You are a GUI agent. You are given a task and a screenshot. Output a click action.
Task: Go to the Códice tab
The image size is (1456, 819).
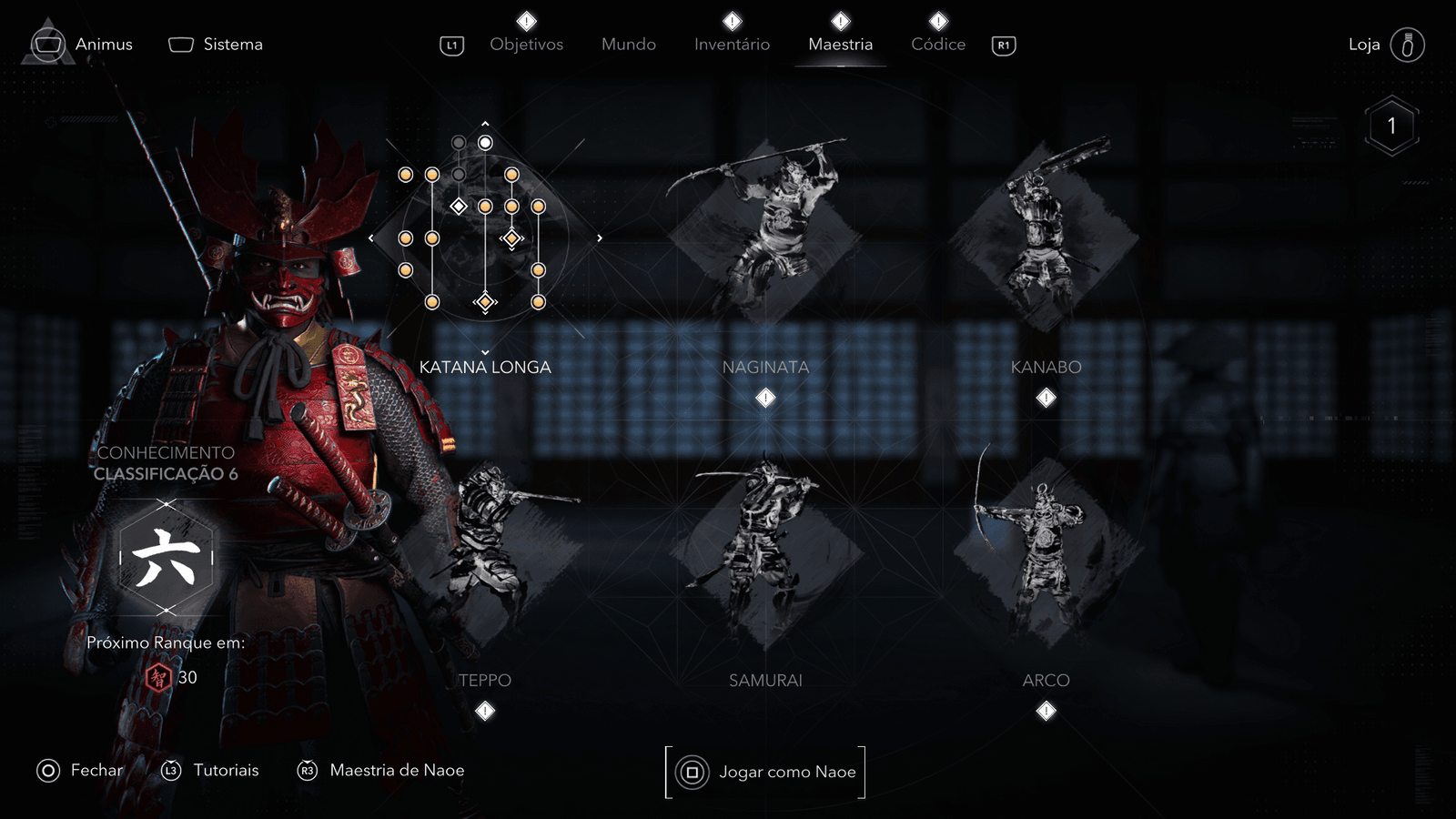[x=938, y=45]
